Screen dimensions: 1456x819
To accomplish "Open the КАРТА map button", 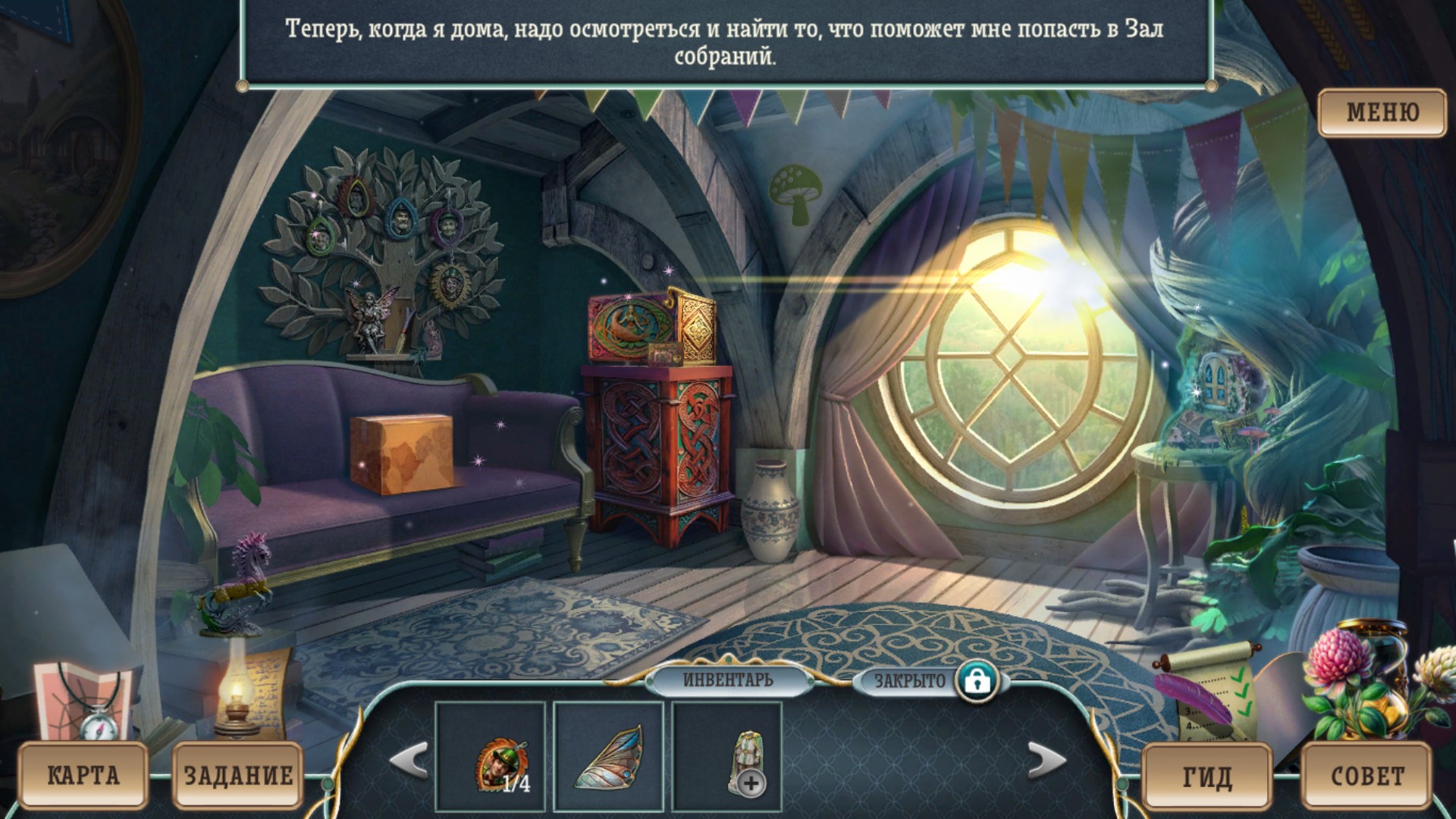I will pos(83,775).
